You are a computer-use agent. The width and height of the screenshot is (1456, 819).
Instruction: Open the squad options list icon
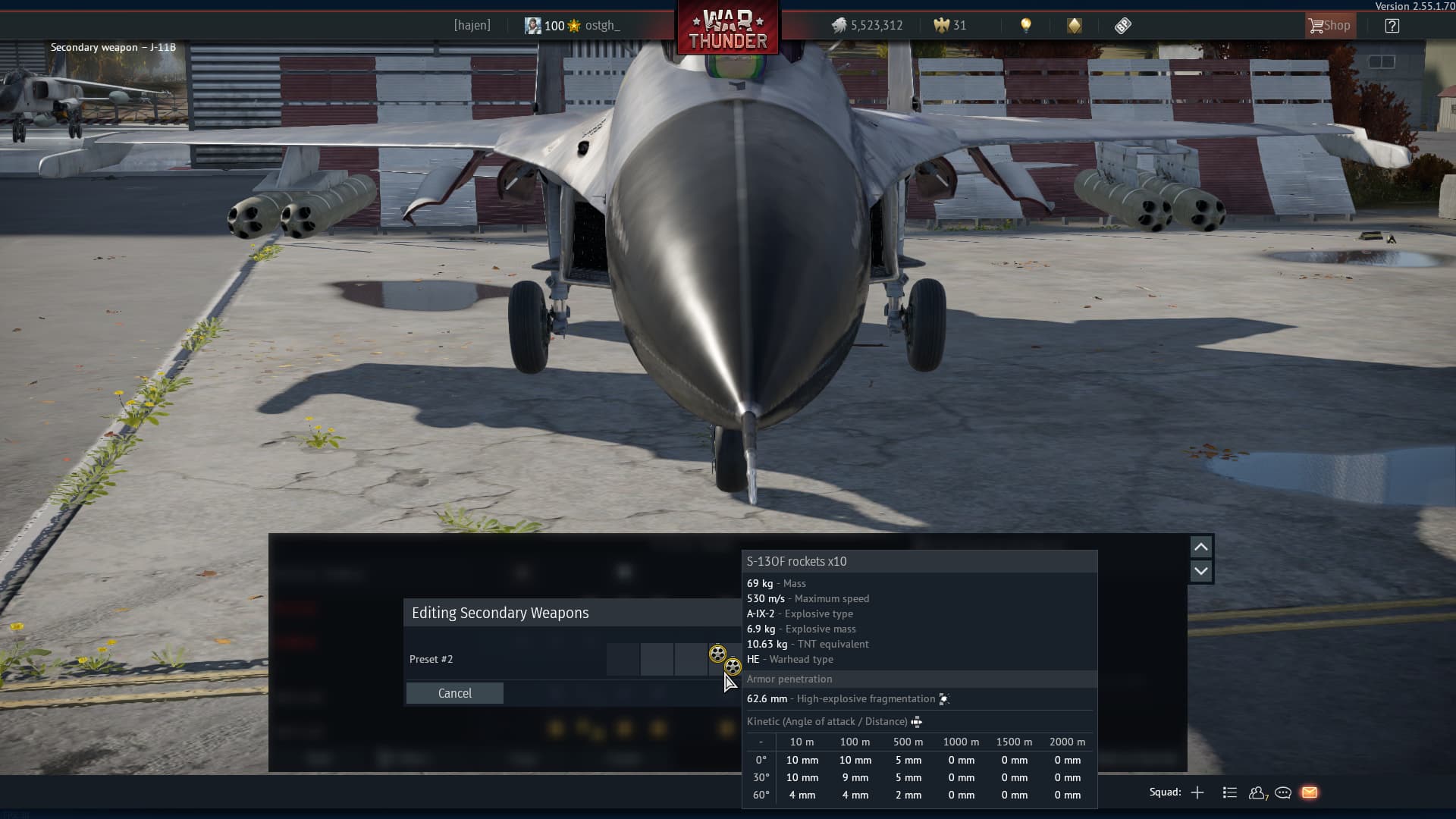pos(1228,792)
